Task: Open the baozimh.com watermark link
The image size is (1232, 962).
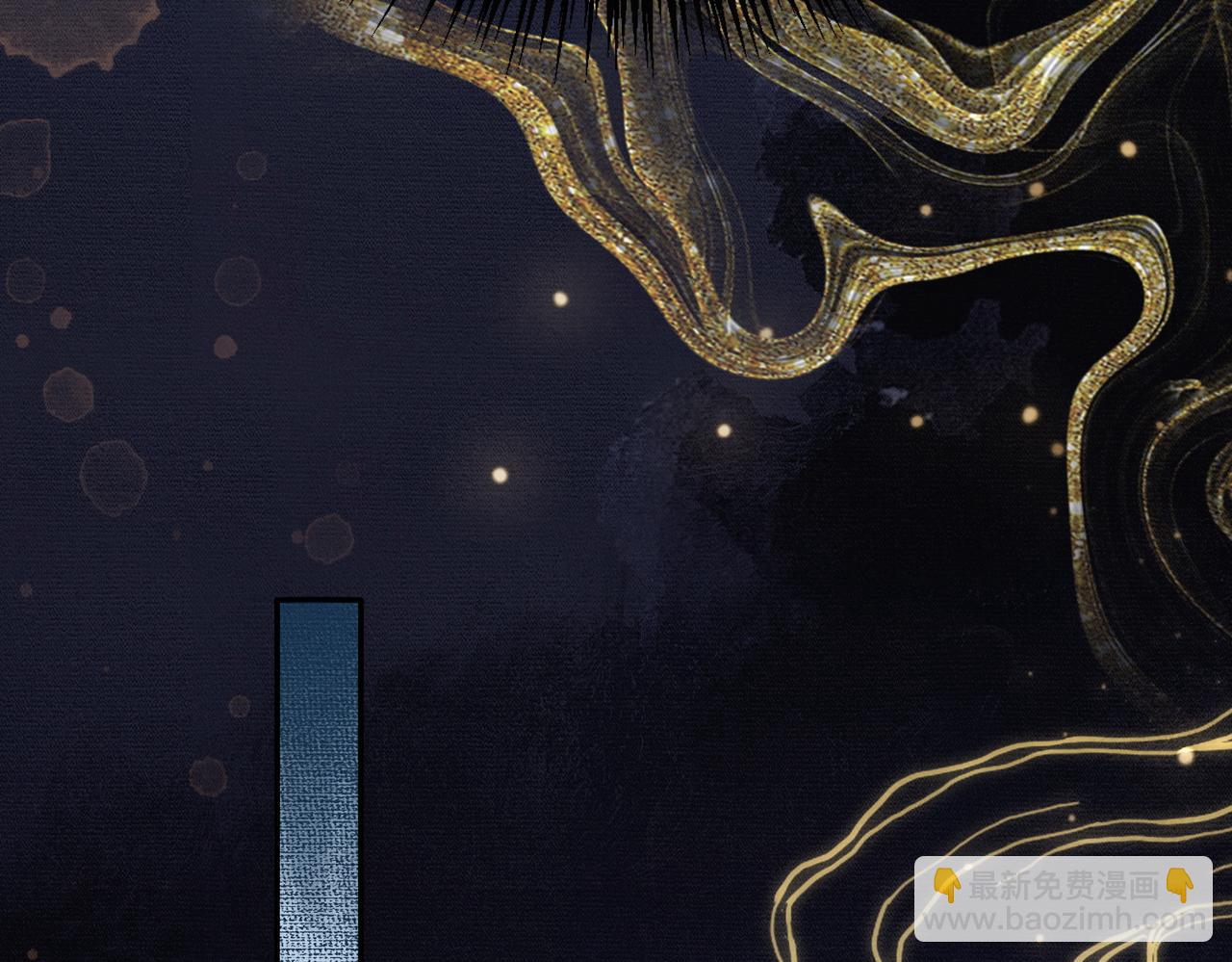Action: tap(1063, 899)
